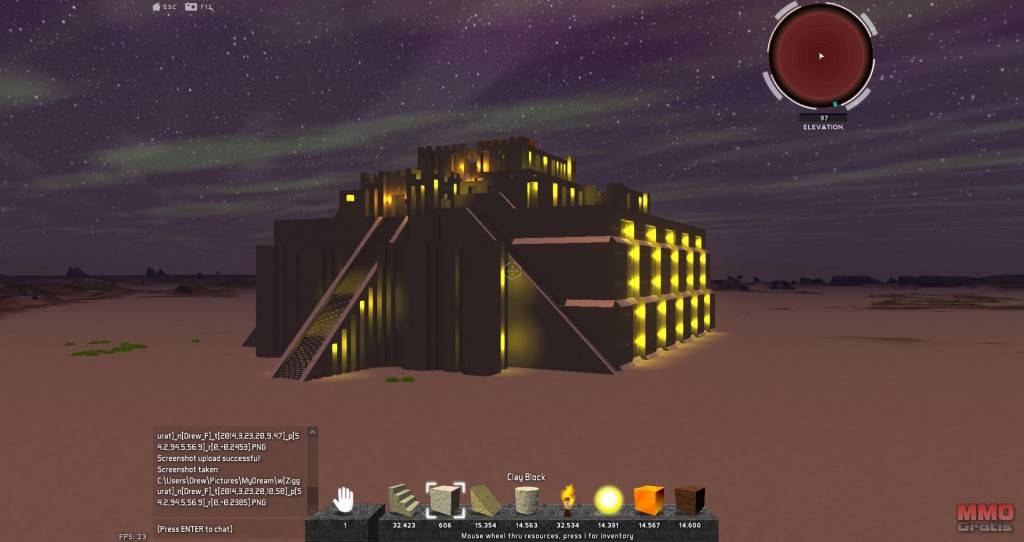Select the dark wood block slot

click(x=689, y=499)
